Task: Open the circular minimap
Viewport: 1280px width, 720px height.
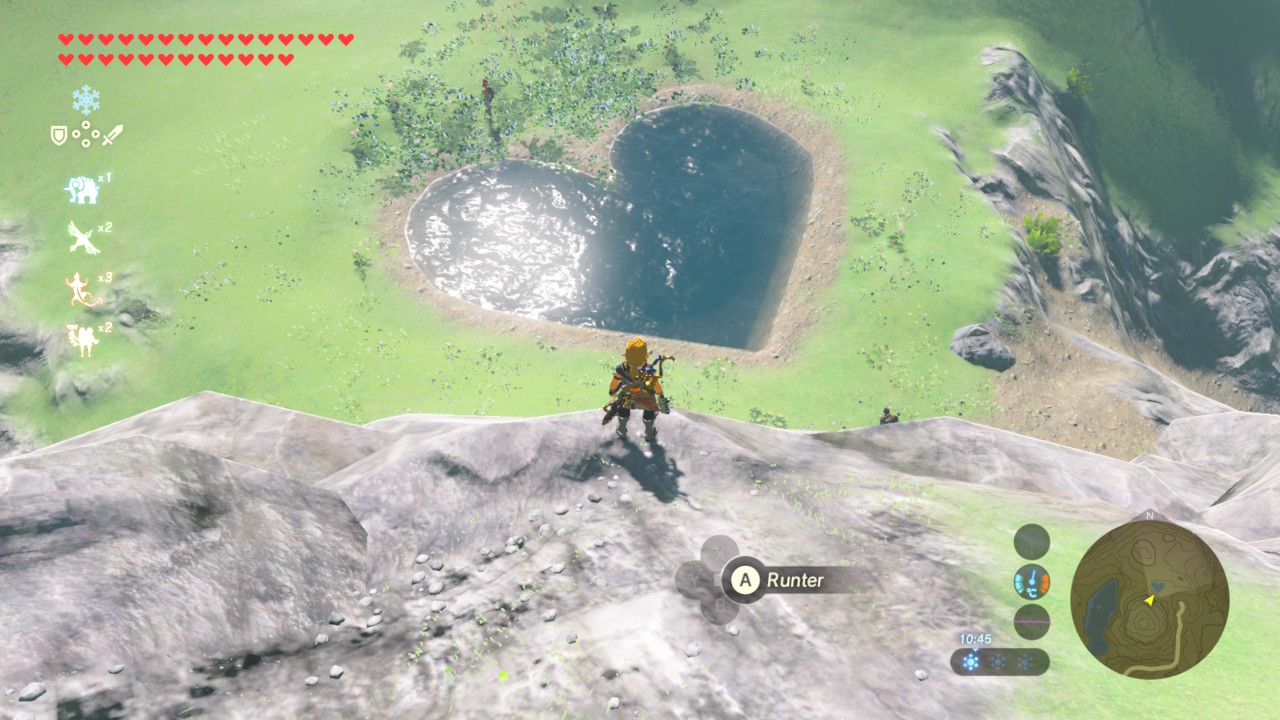Action: pyautogui.click(x=1149, y=599)
